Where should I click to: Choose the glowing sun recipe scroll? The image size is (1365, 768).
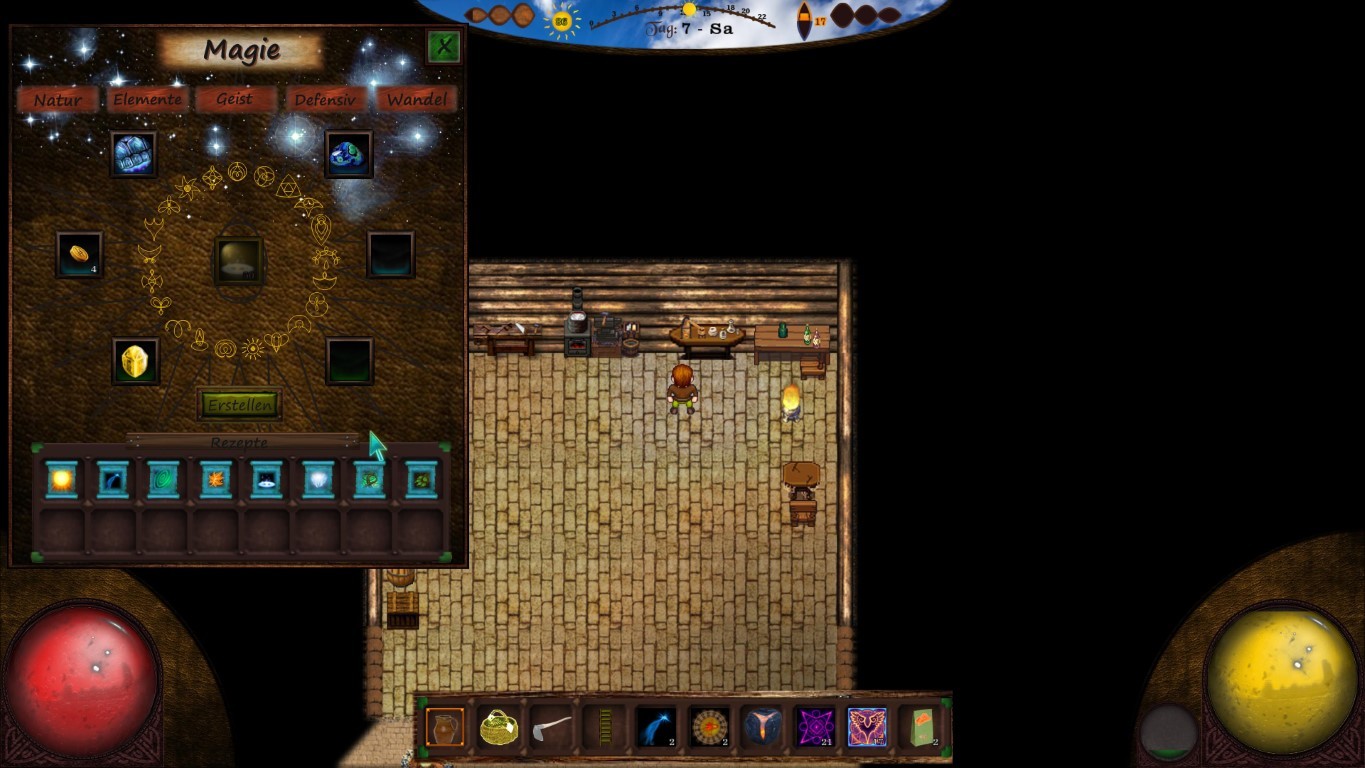(62, 480)
